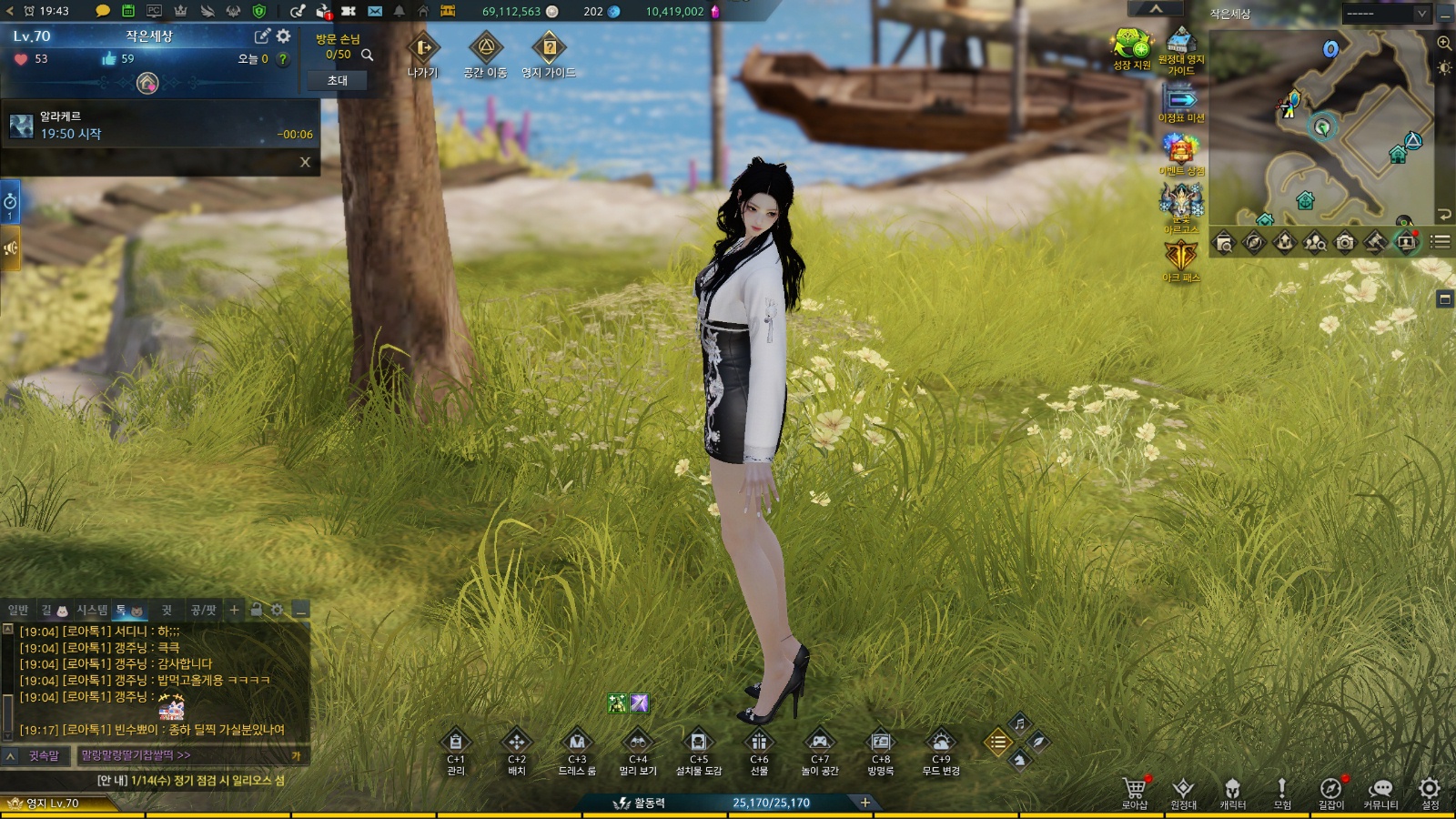Open the 영지 가이드 guide

tap(549, 49)
